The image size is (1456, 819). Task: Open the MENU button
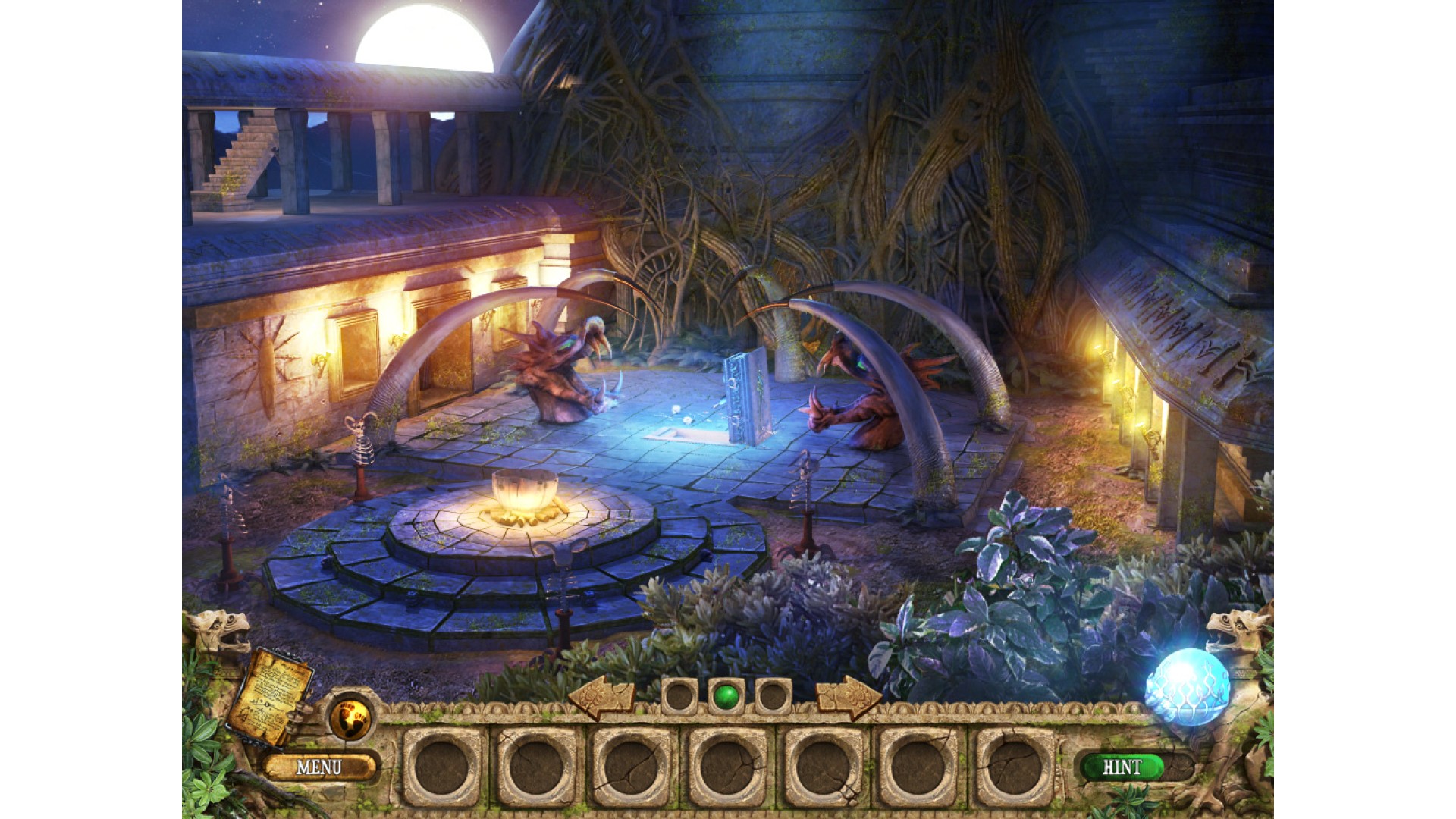(x=319, y=767)
